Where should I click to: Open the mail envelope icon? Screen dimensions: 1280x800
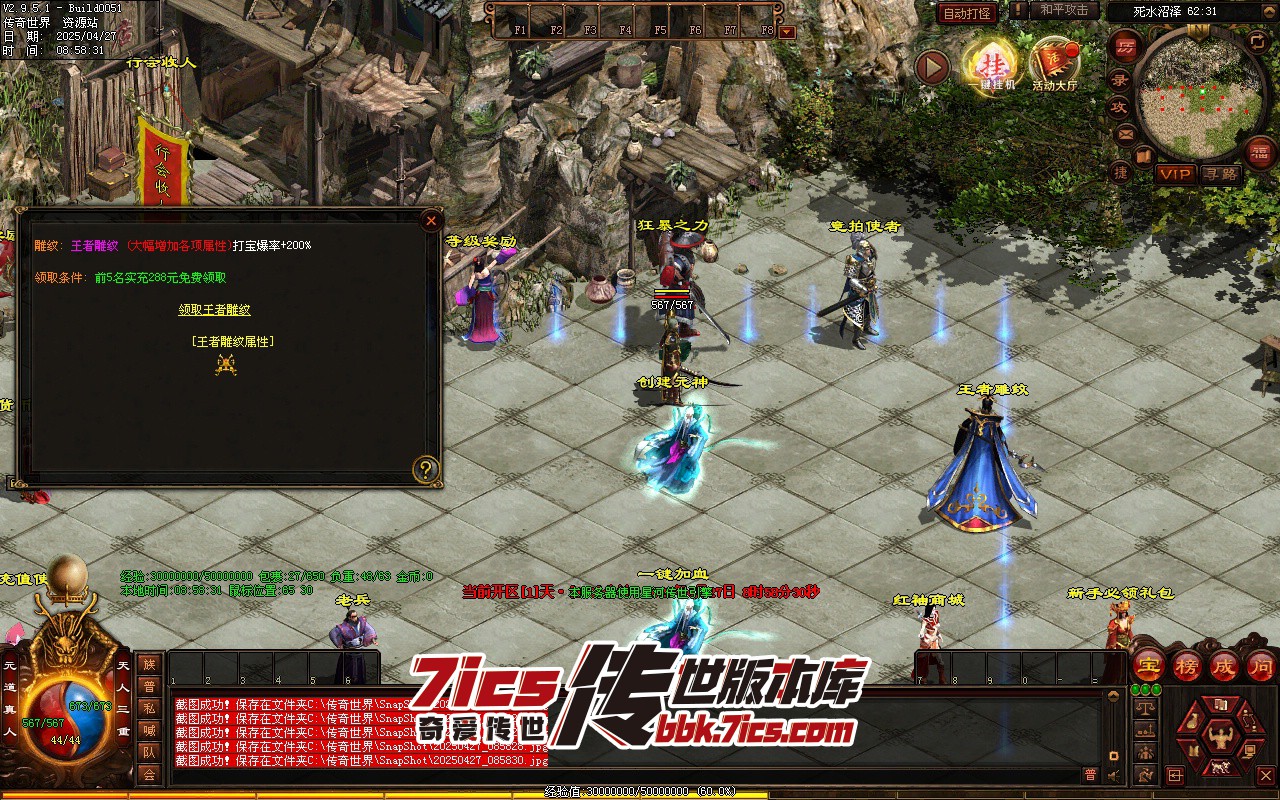[1126, 133]
